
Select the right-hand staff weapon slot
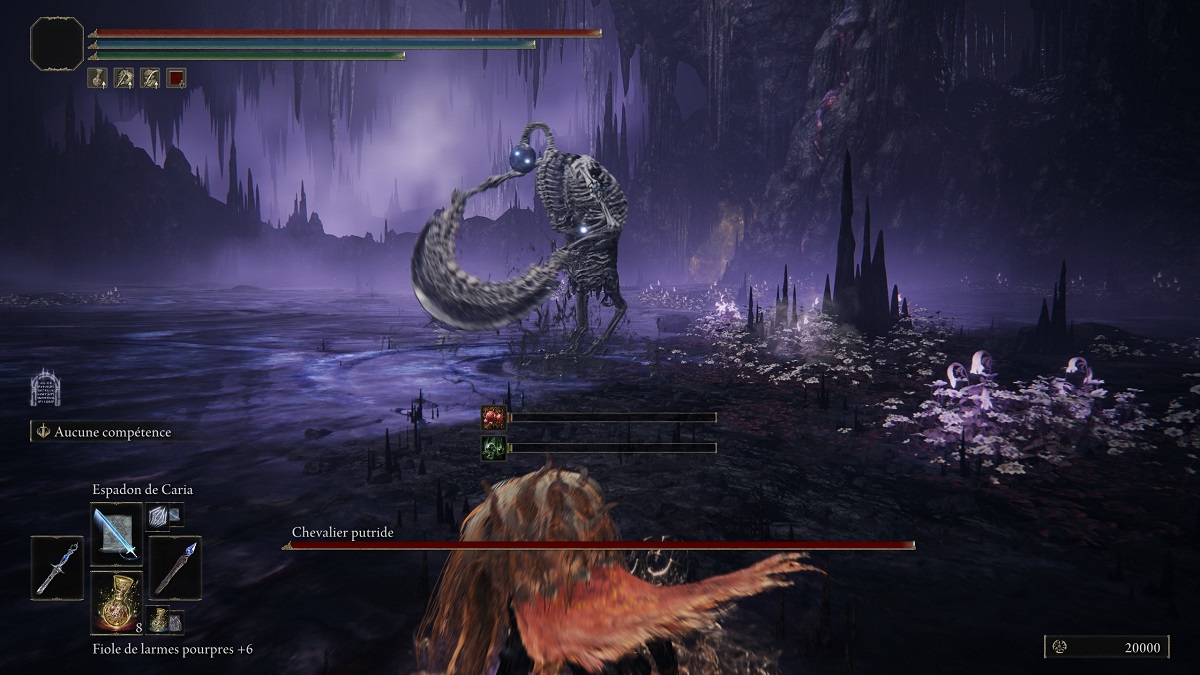point(175,566)
